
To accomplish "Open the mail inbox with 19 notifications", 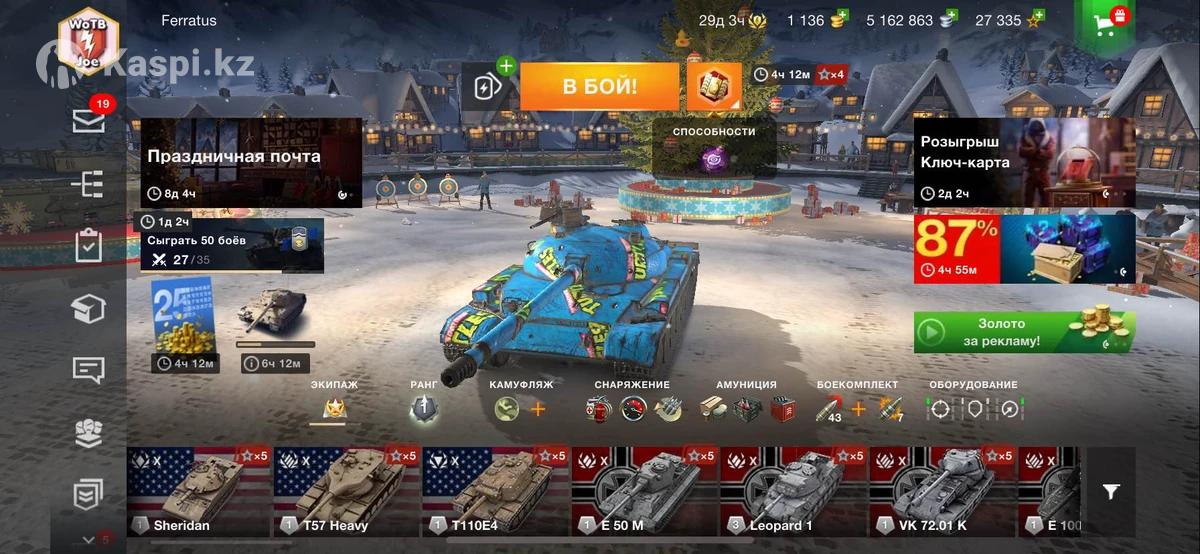I will pos(89,120).
